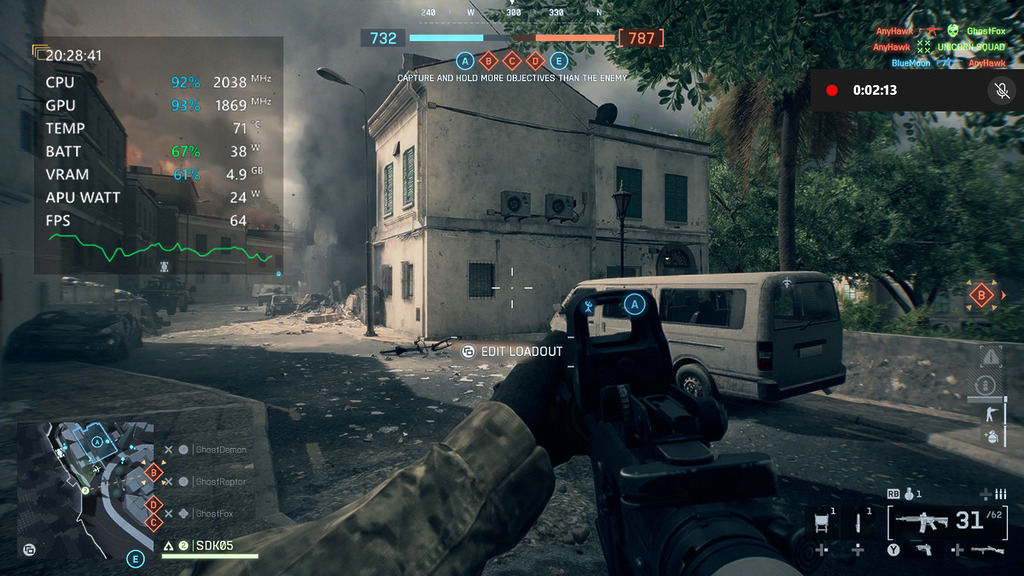Screen dimensions: 1024x576
Task: Switch to the pistol sidearm icon
Action: (922, 550)
